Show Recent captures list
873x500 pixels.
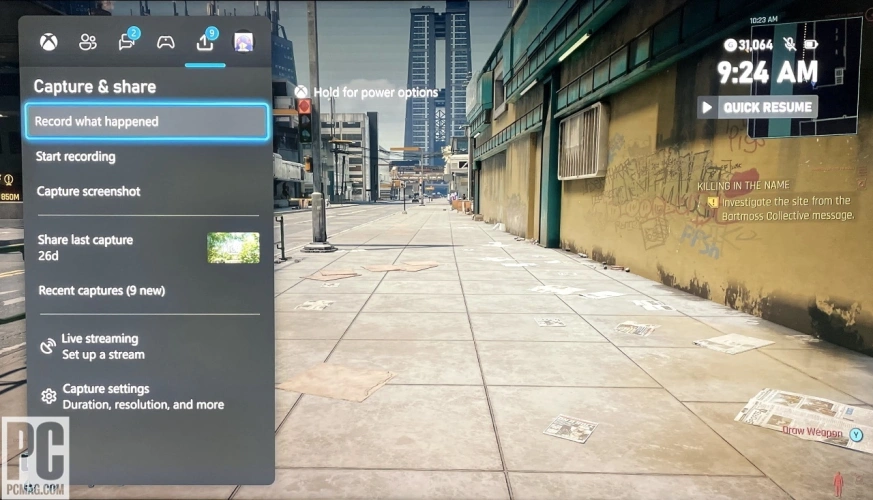(x=101, y=291)
